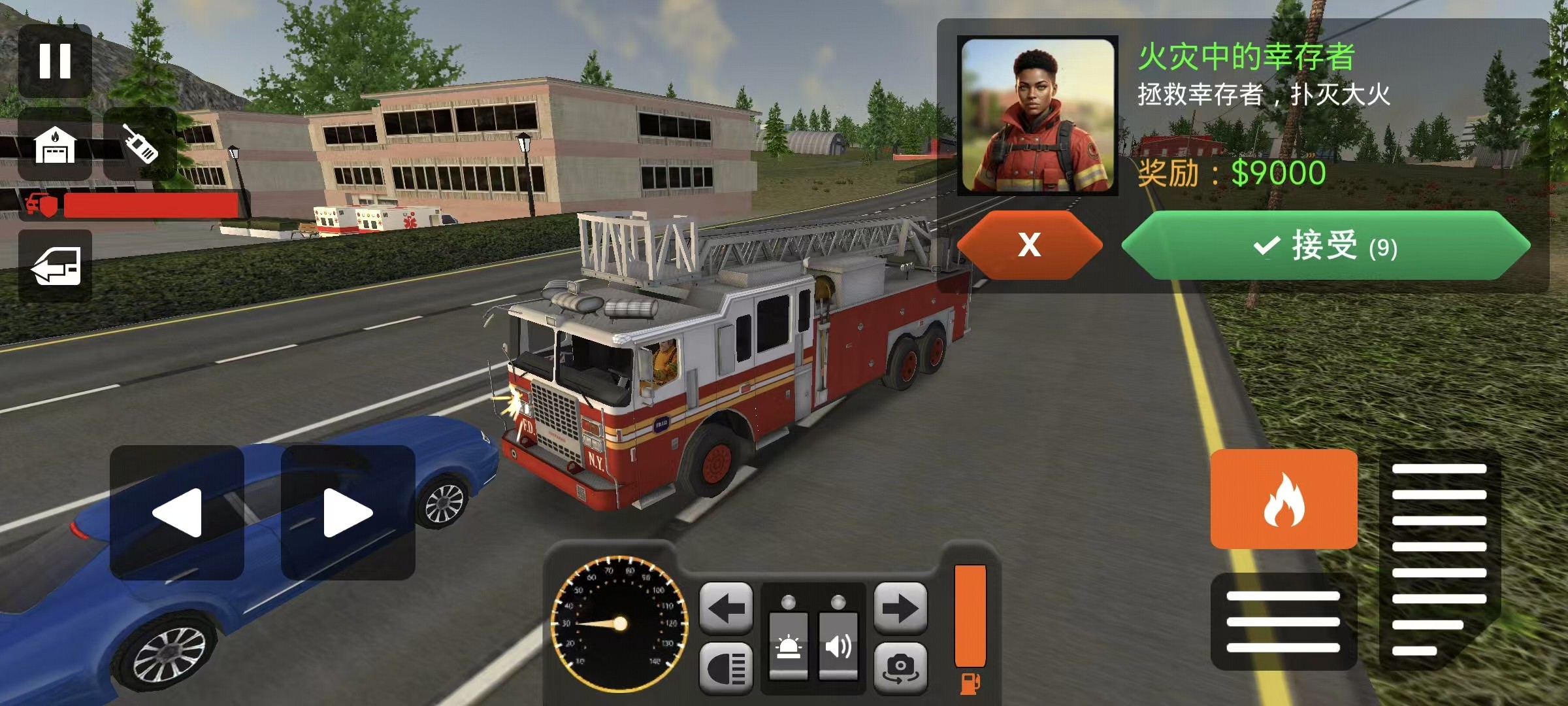1568x706 pixels.
Task: Steer right with the right arrow
Action: pos(348,513)
